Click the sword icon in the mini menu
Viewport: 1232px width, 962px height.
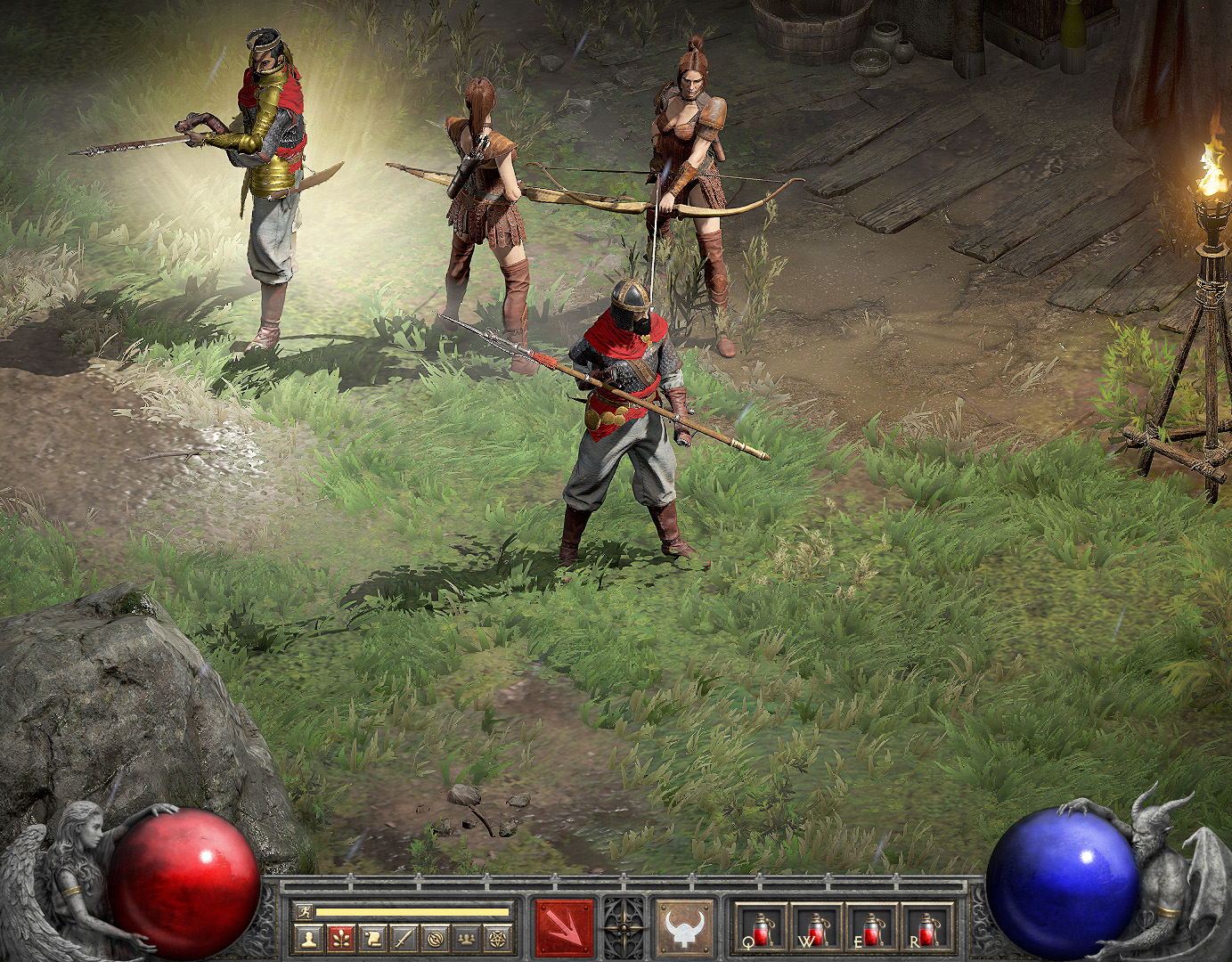click(404, 938)
